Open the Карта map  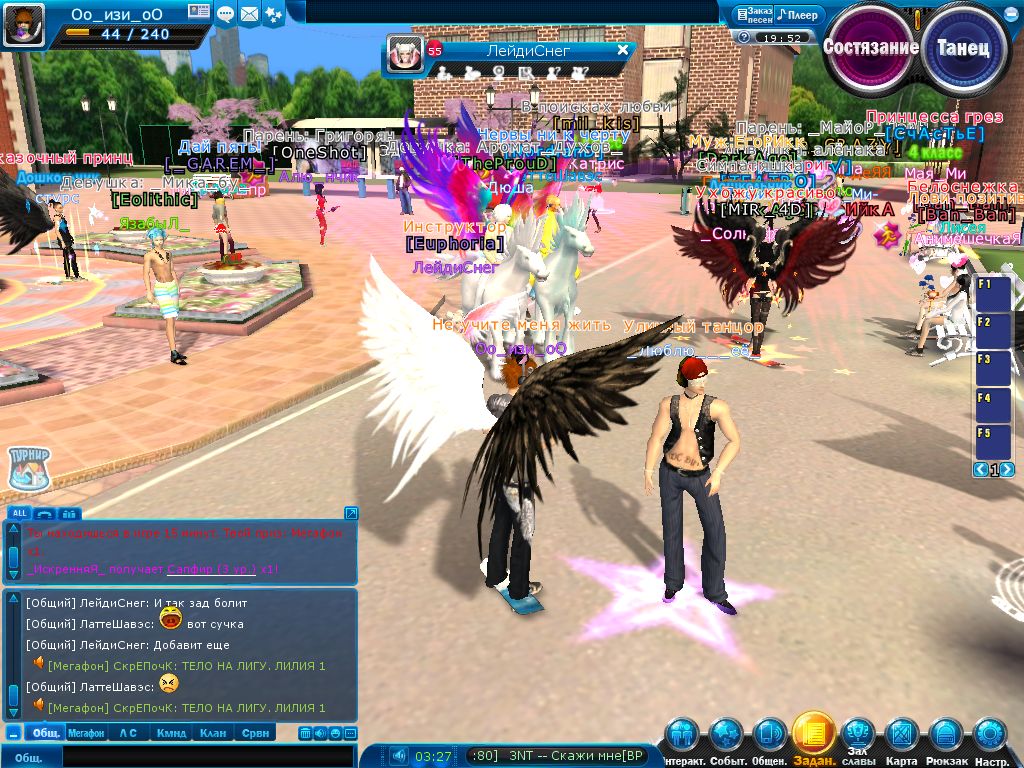click(902, 735)
